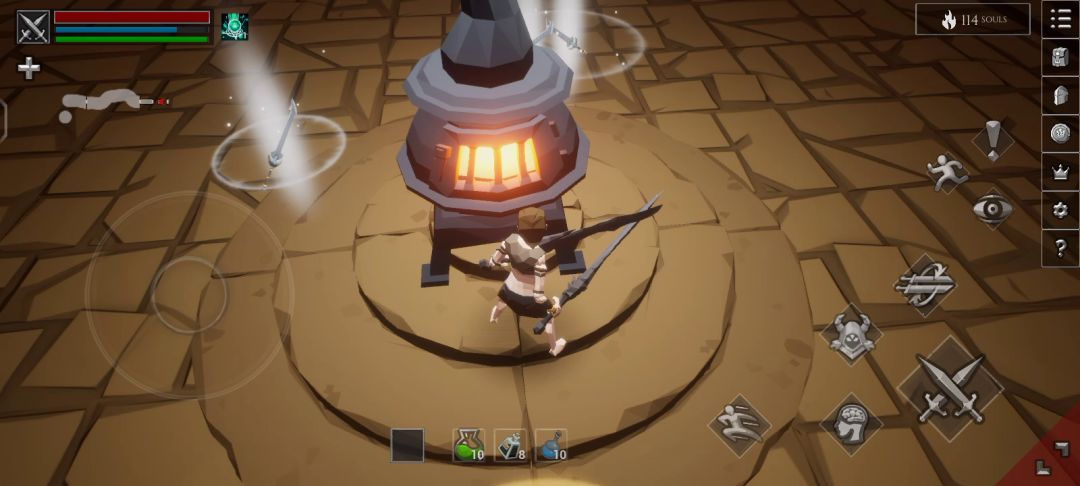Perform the dodge roll action
This screenshot has height=486, width=1080.
(740, 425)
